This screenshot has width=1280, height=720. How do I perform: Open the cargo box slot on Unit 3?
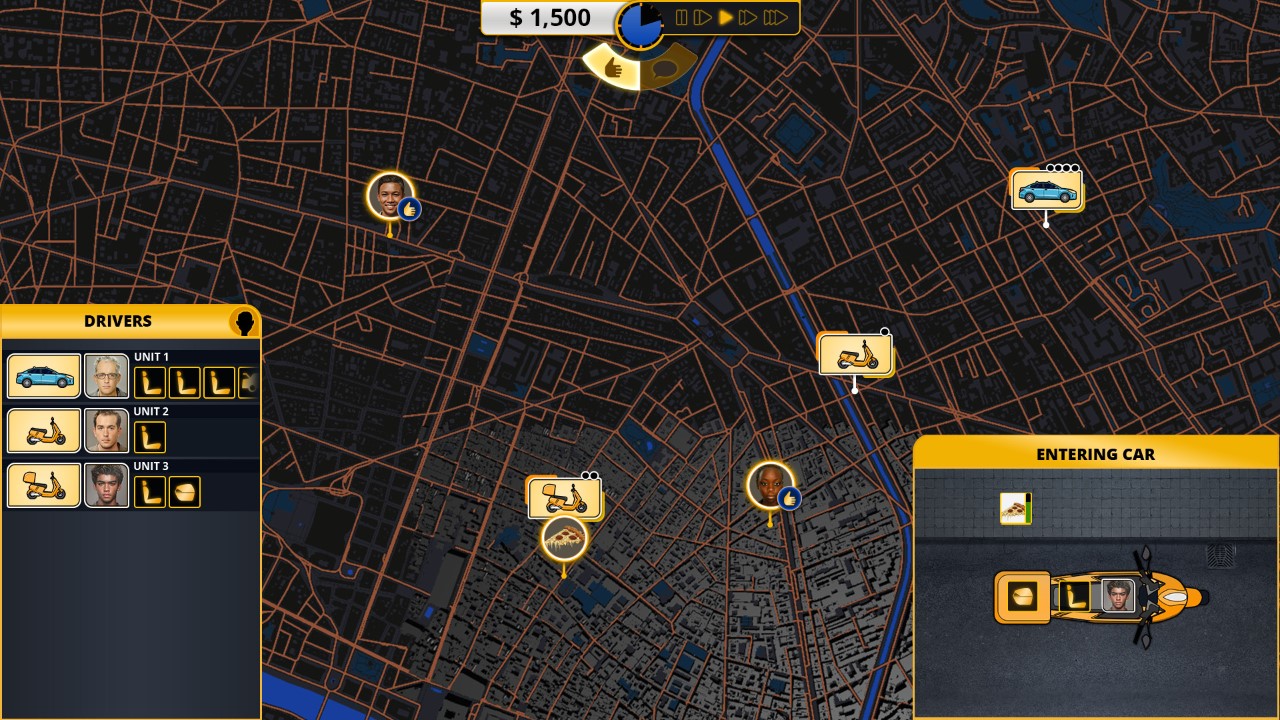[x=186, y=491]
